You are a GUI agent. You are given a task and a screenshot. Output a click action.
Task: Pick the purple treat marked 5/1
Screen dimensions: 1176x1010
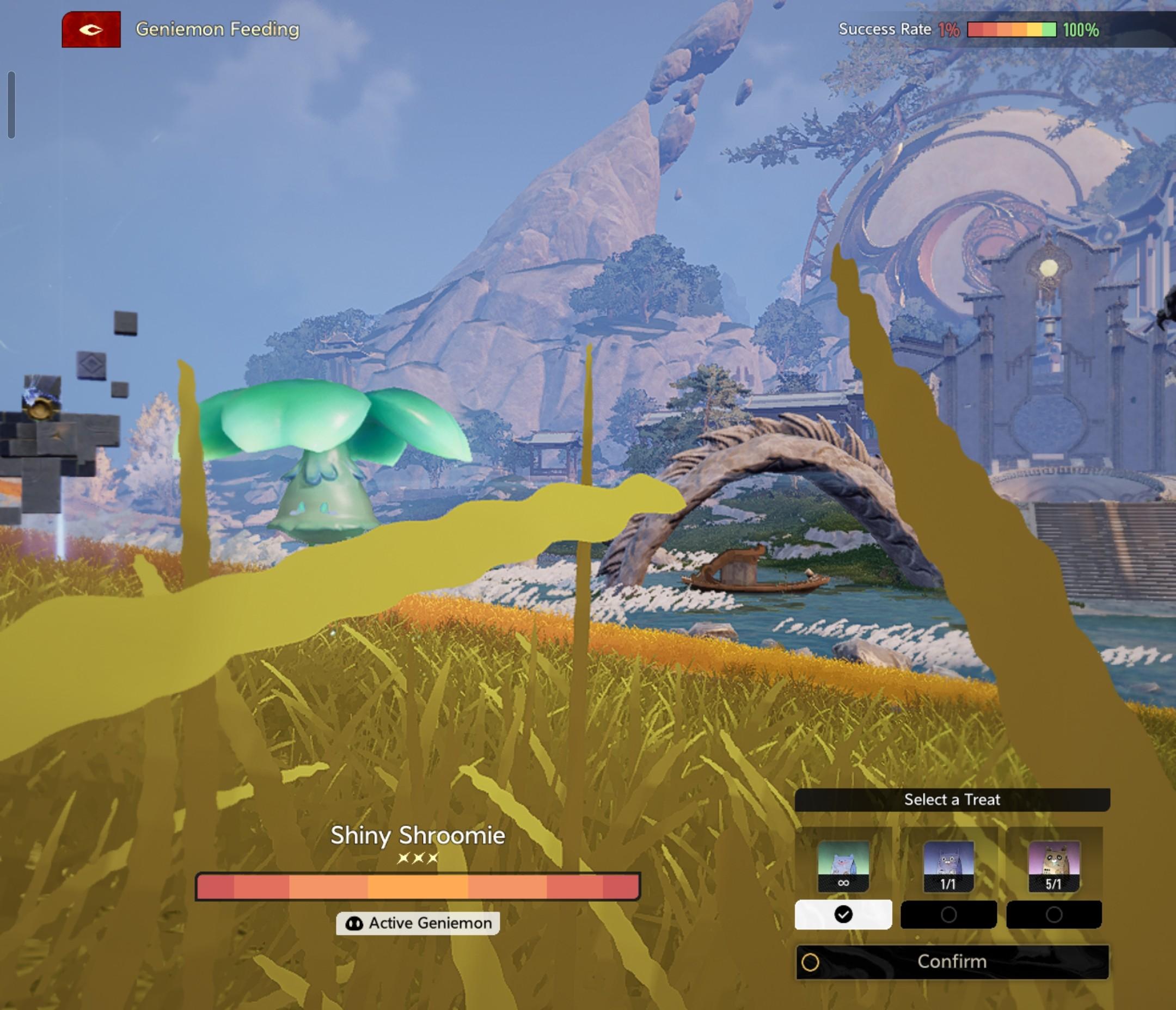(x=1054, y=865)
